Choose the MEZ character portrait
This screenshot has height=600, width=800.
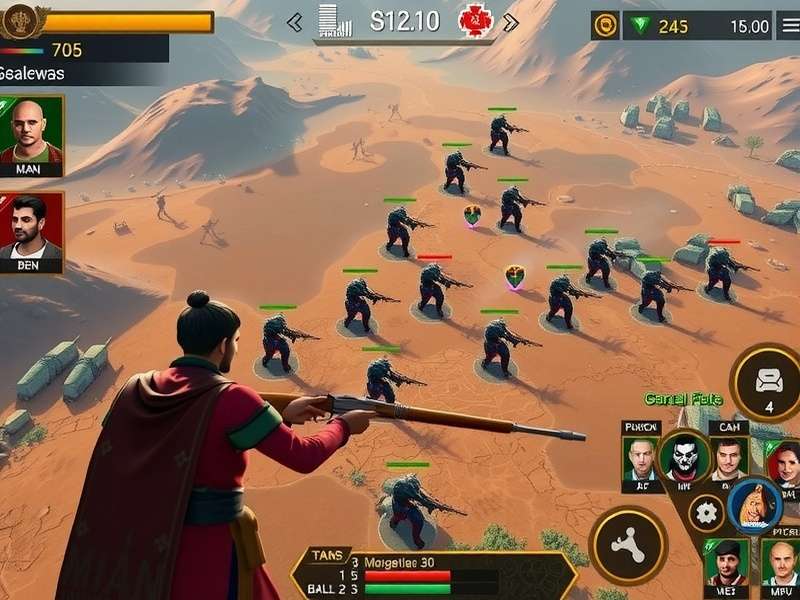[x=726, y=562]
